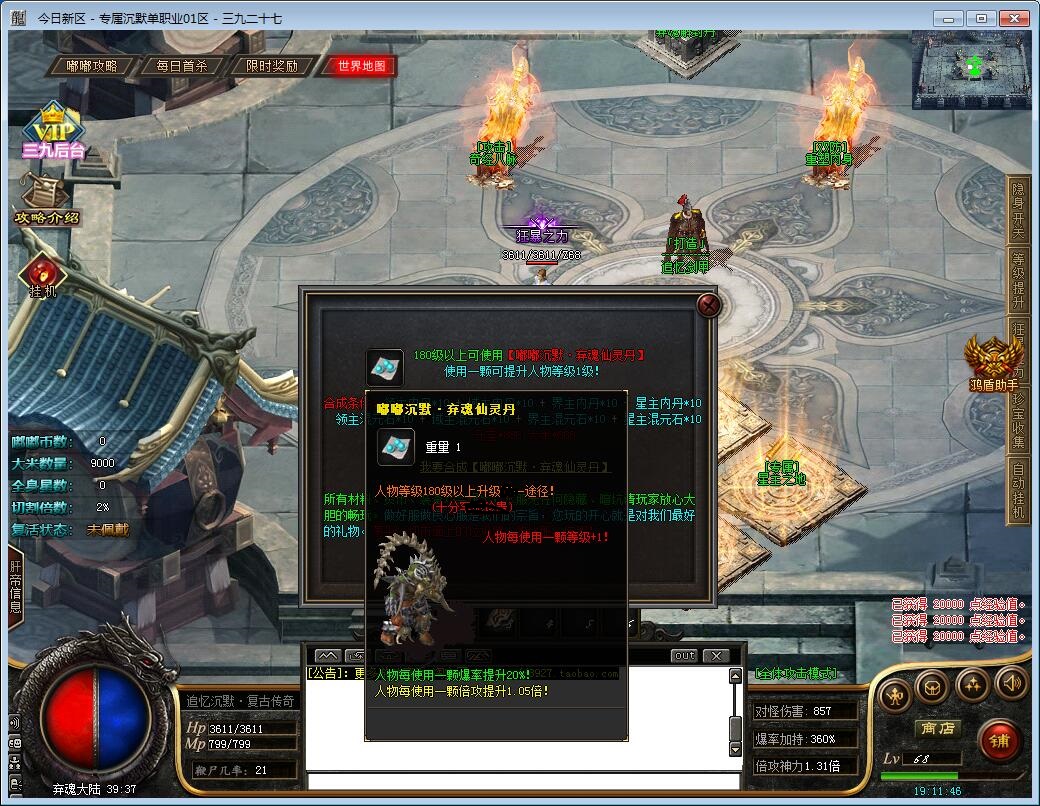Activate the 挂机 auto-play icon
1040x806 pixels.
(44, 275)
